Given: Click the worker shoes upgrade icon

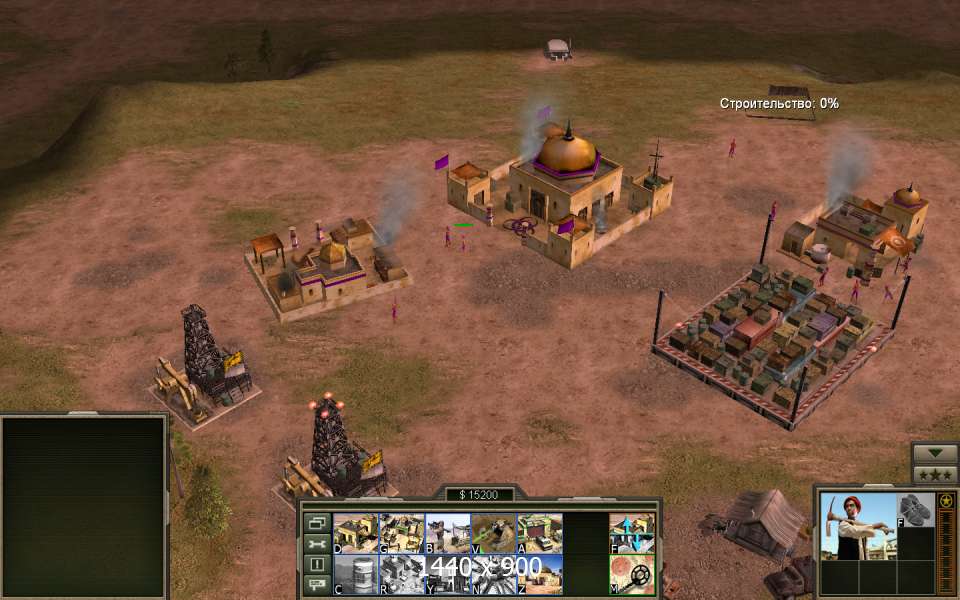Looking at the screenshot, I should pos(915,510).
